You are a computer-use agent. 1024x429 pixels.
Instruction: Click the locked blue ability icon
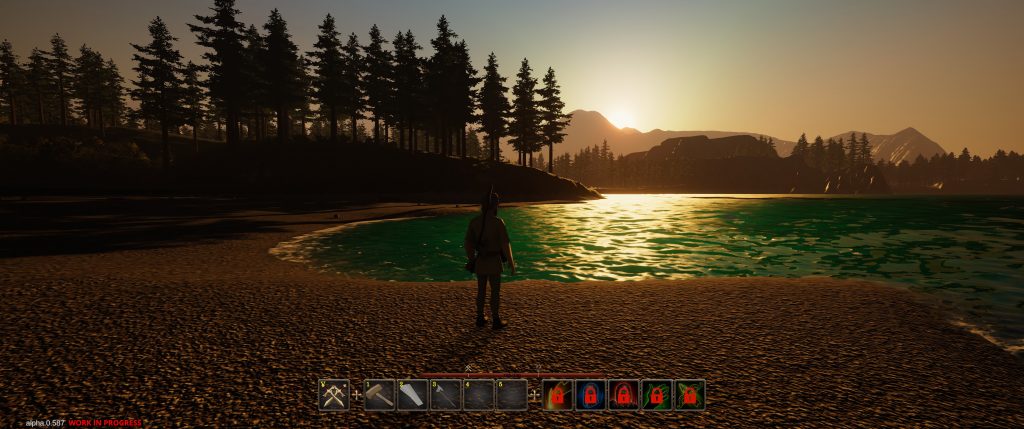coord(591,395)
